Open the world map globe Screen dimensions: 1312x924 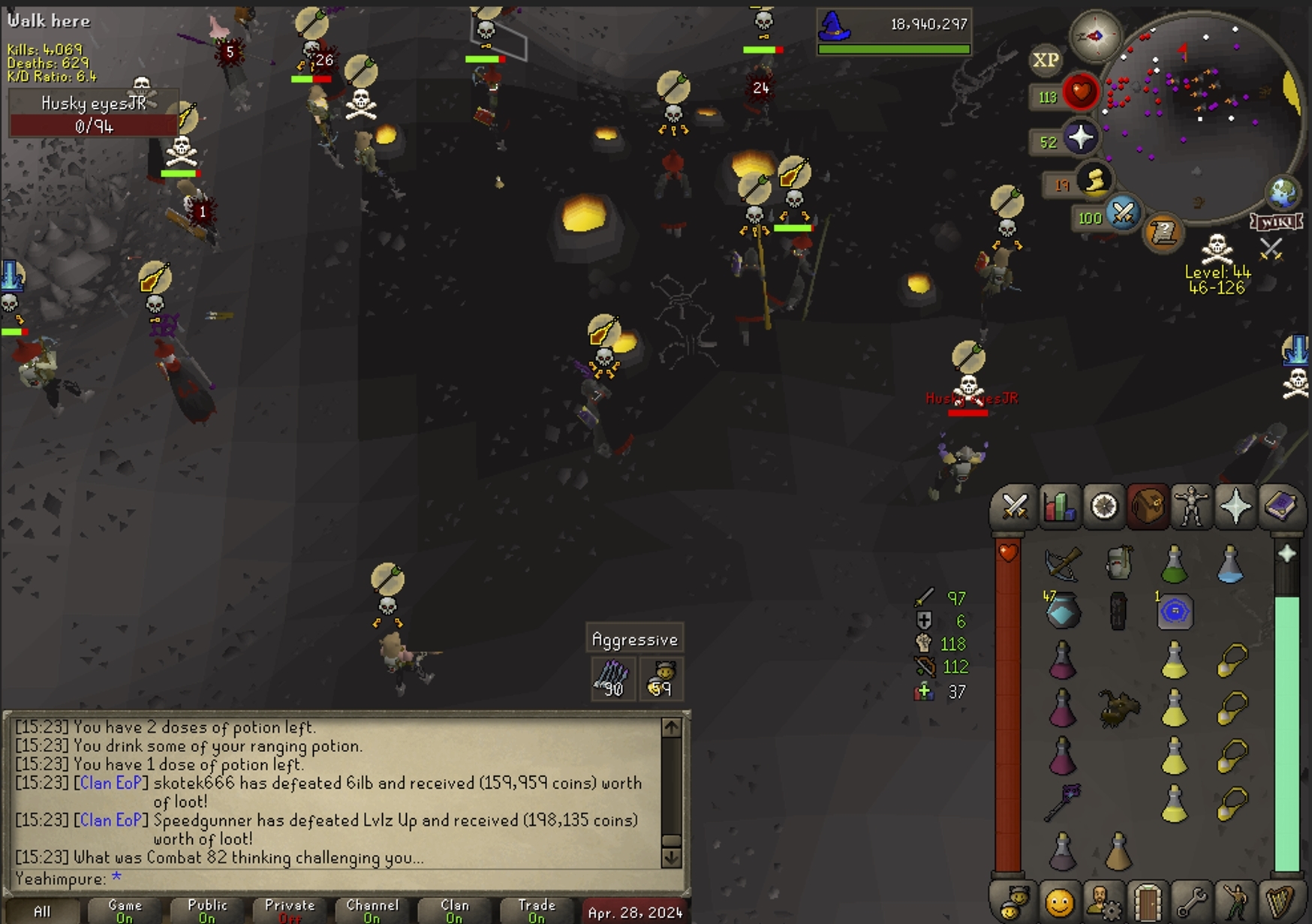1283,193
